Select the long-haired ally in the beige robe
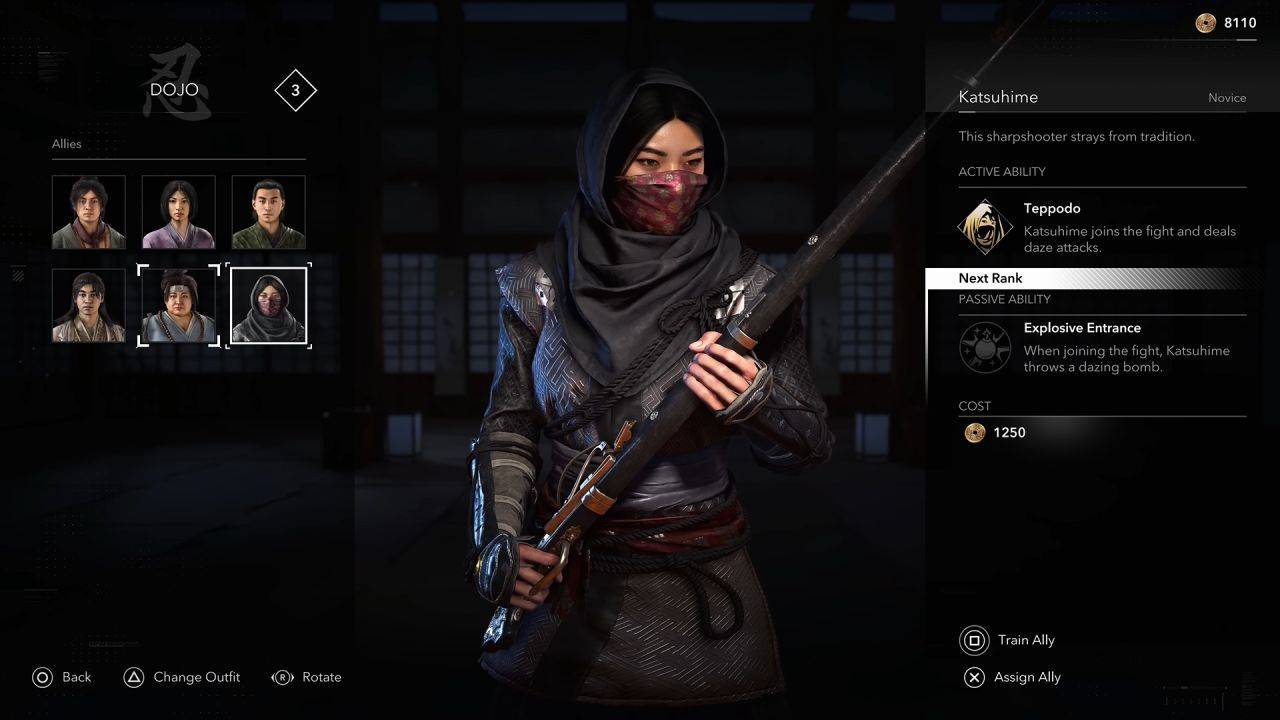This screenshot has width=1280, height=720. (89, 305)
